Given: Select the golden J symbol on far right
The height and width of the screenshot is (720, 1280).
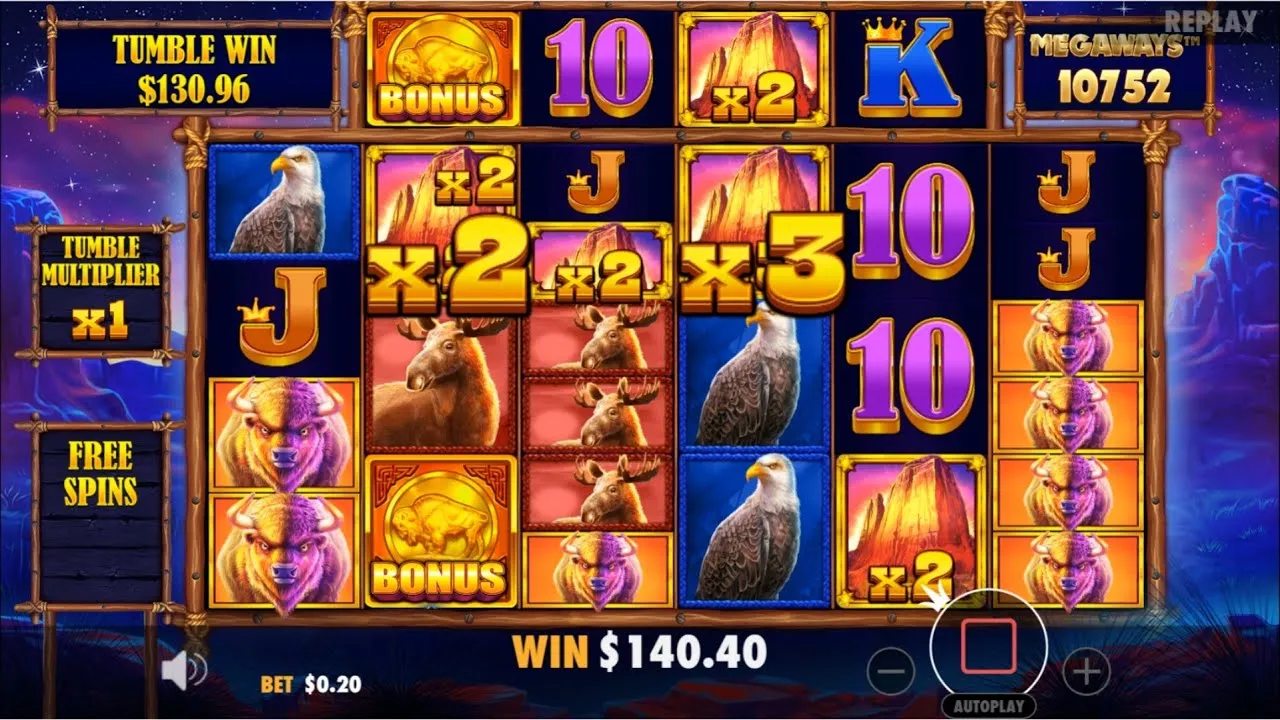Looking at the screenshot, I should pos(1063,185).
